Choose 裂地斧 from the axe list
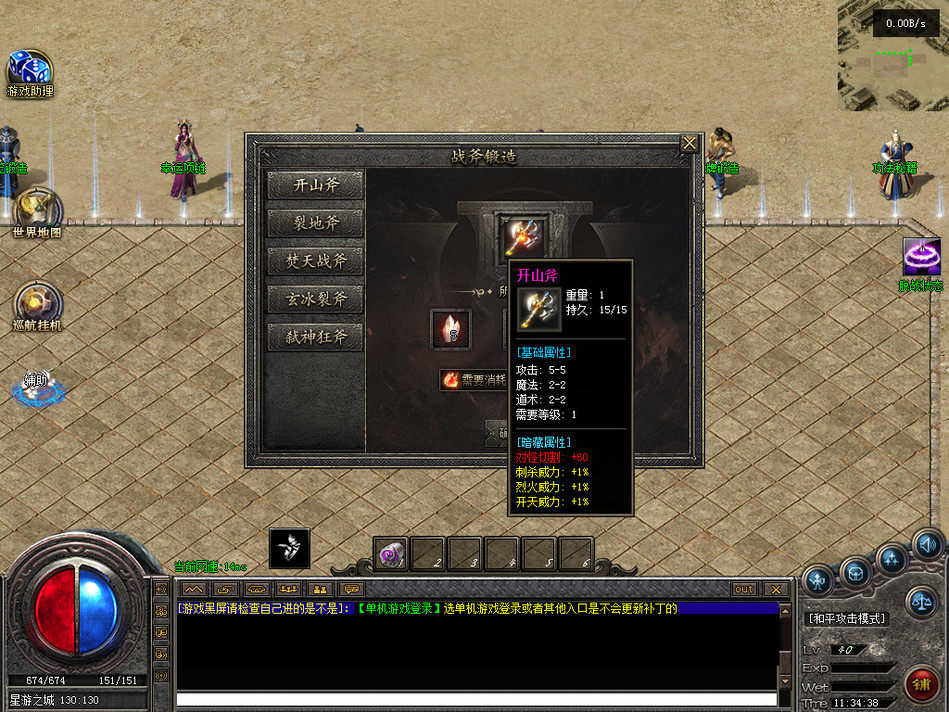Viewport: 949px width, 712px height. click(x=316, y=223)
